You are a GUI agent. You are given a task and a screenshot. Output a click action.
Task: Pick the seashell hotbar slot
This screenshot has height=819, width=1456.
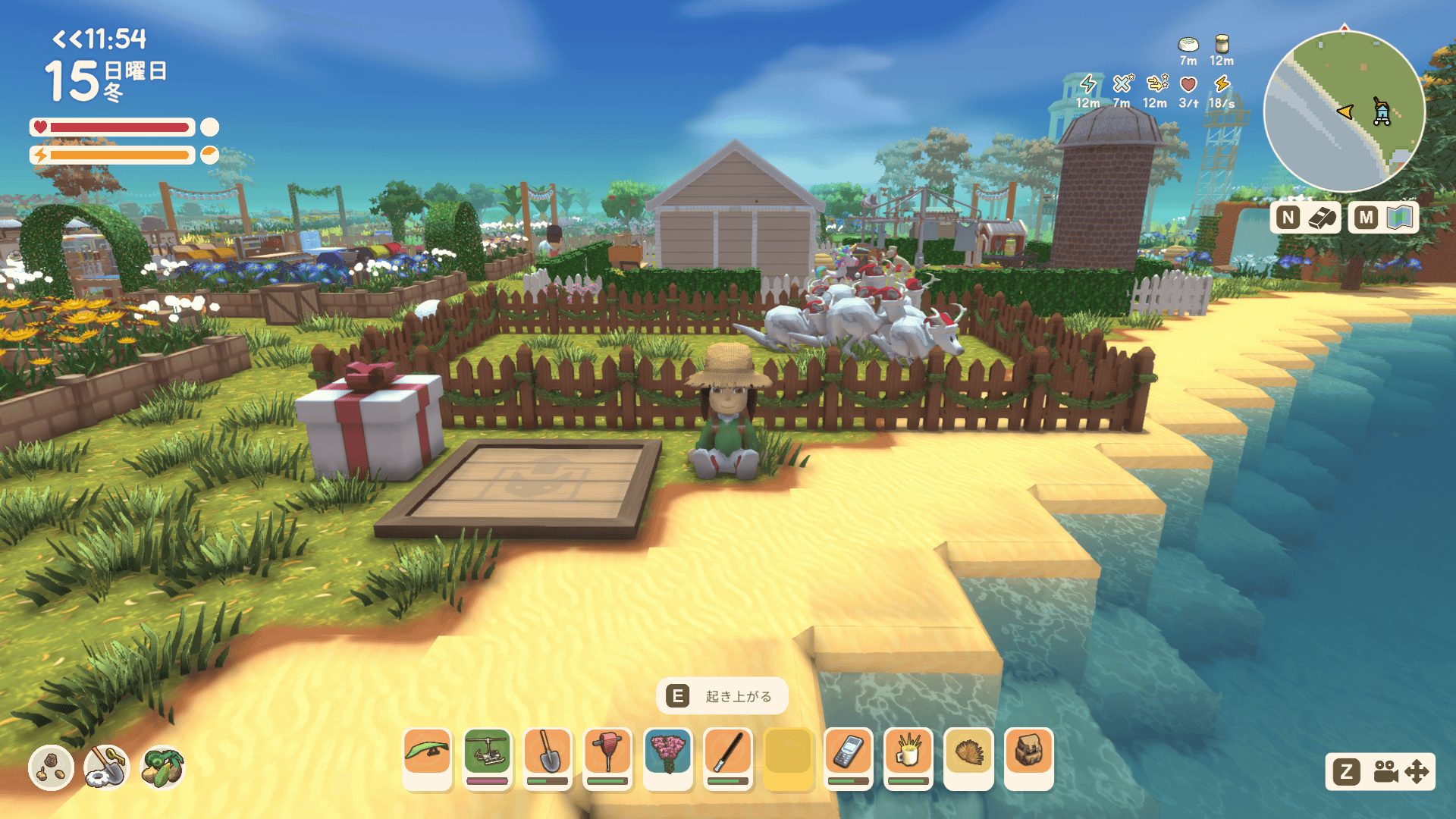[x=968, y=758]
